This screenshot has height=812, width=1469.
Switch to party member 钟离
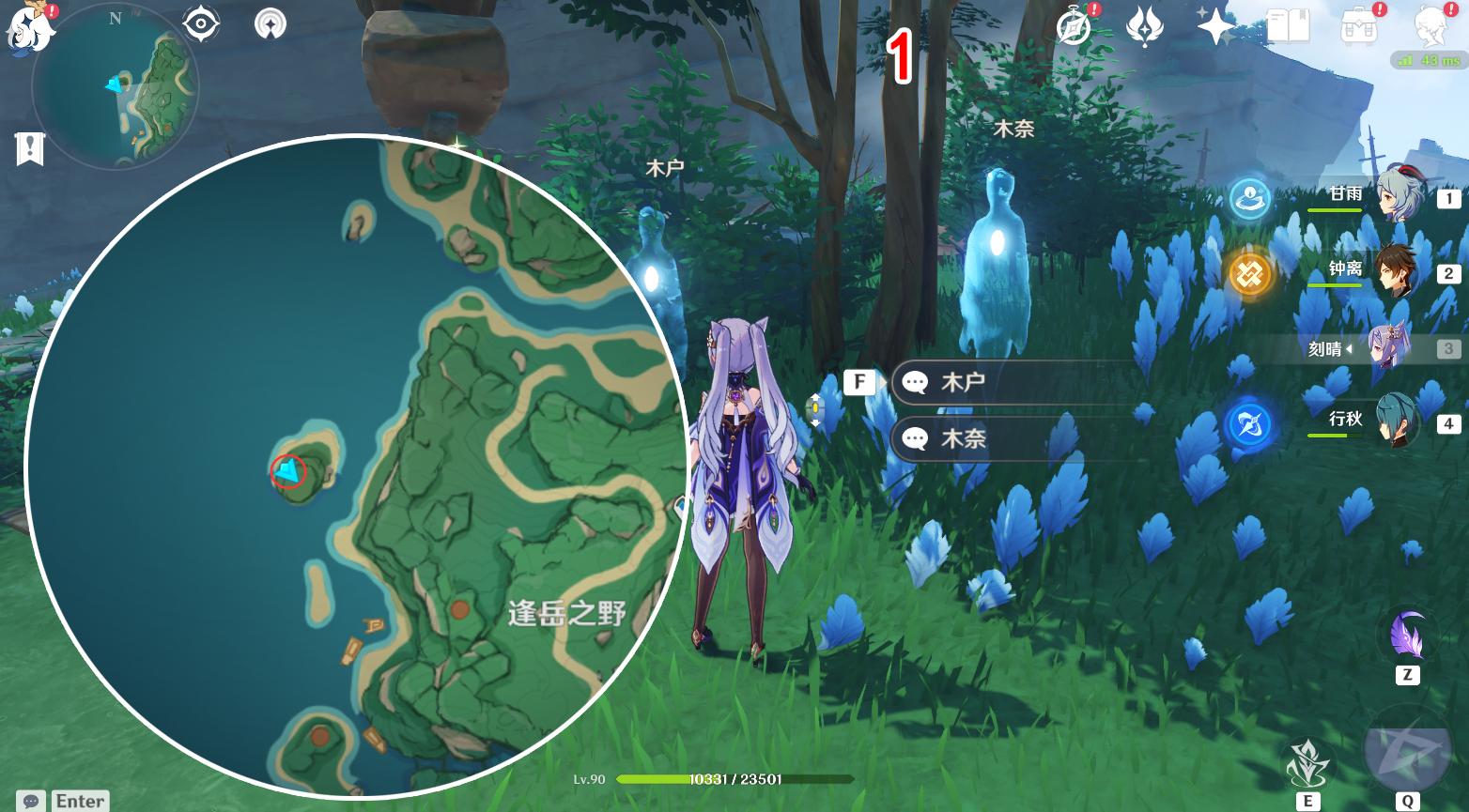(1398, 272)
